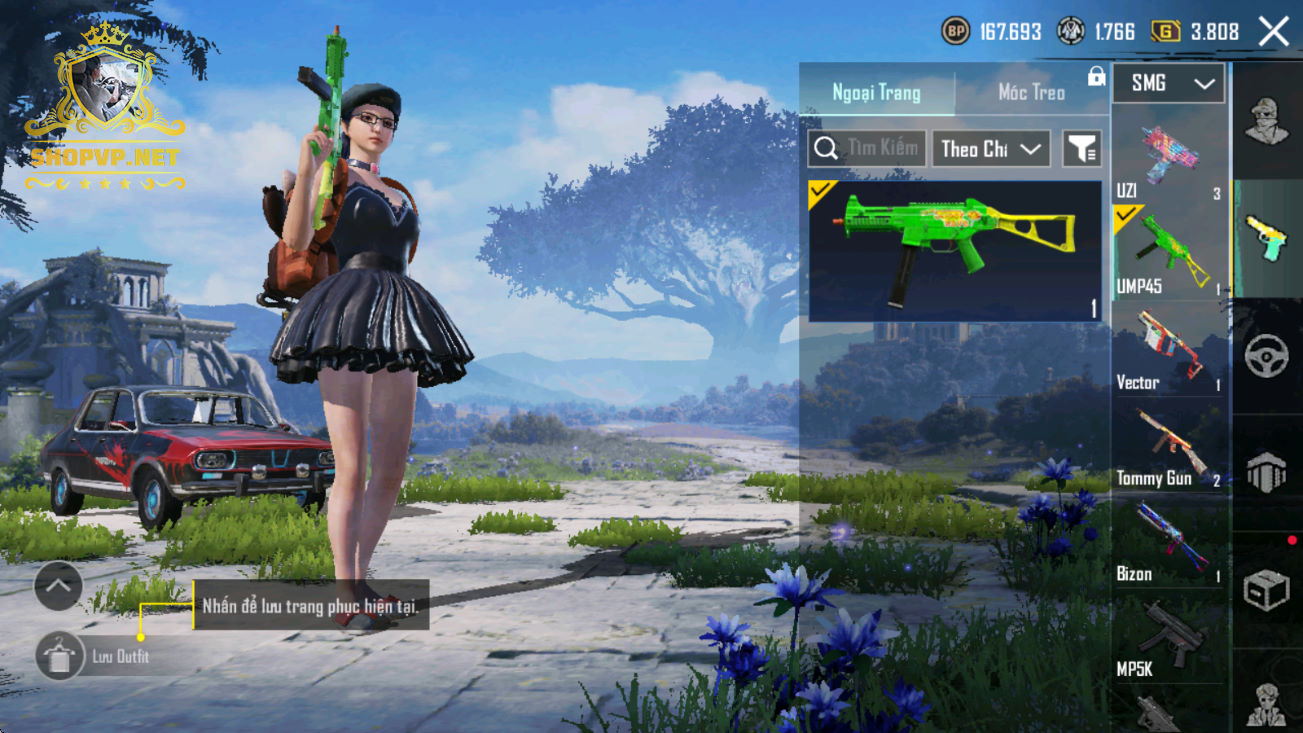
Task: Close the inventory screen with the X
Action: click(1274, 32)
